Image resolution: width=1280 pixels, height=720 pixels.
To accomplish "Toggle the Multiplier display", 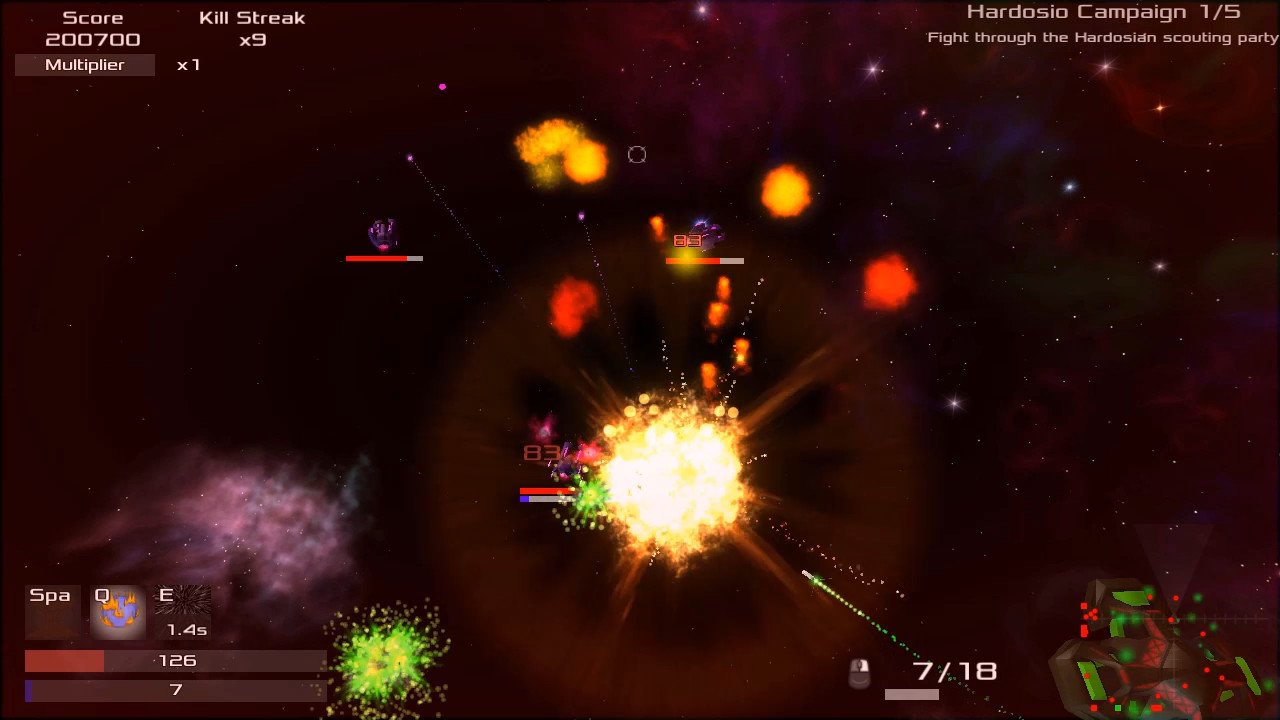I will (x=84, y=64).
